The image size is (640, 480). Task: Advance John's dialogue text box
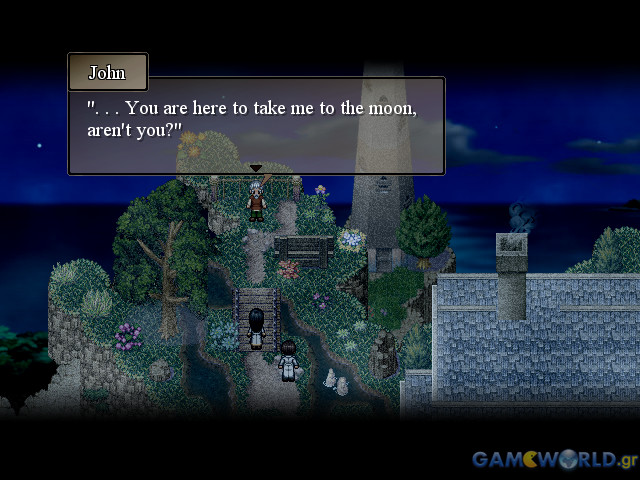coord(256,124)
